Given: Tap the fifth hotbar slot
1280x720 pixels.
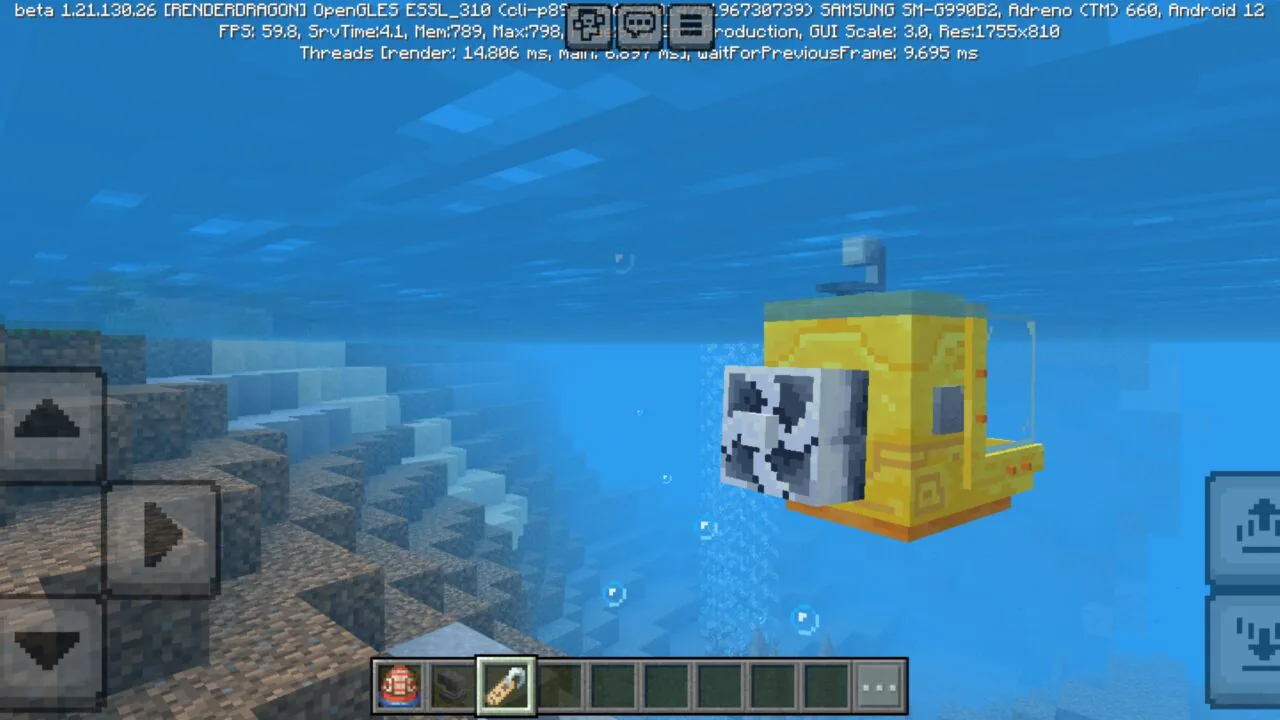Looking at the screenshot, I should 611,685.
